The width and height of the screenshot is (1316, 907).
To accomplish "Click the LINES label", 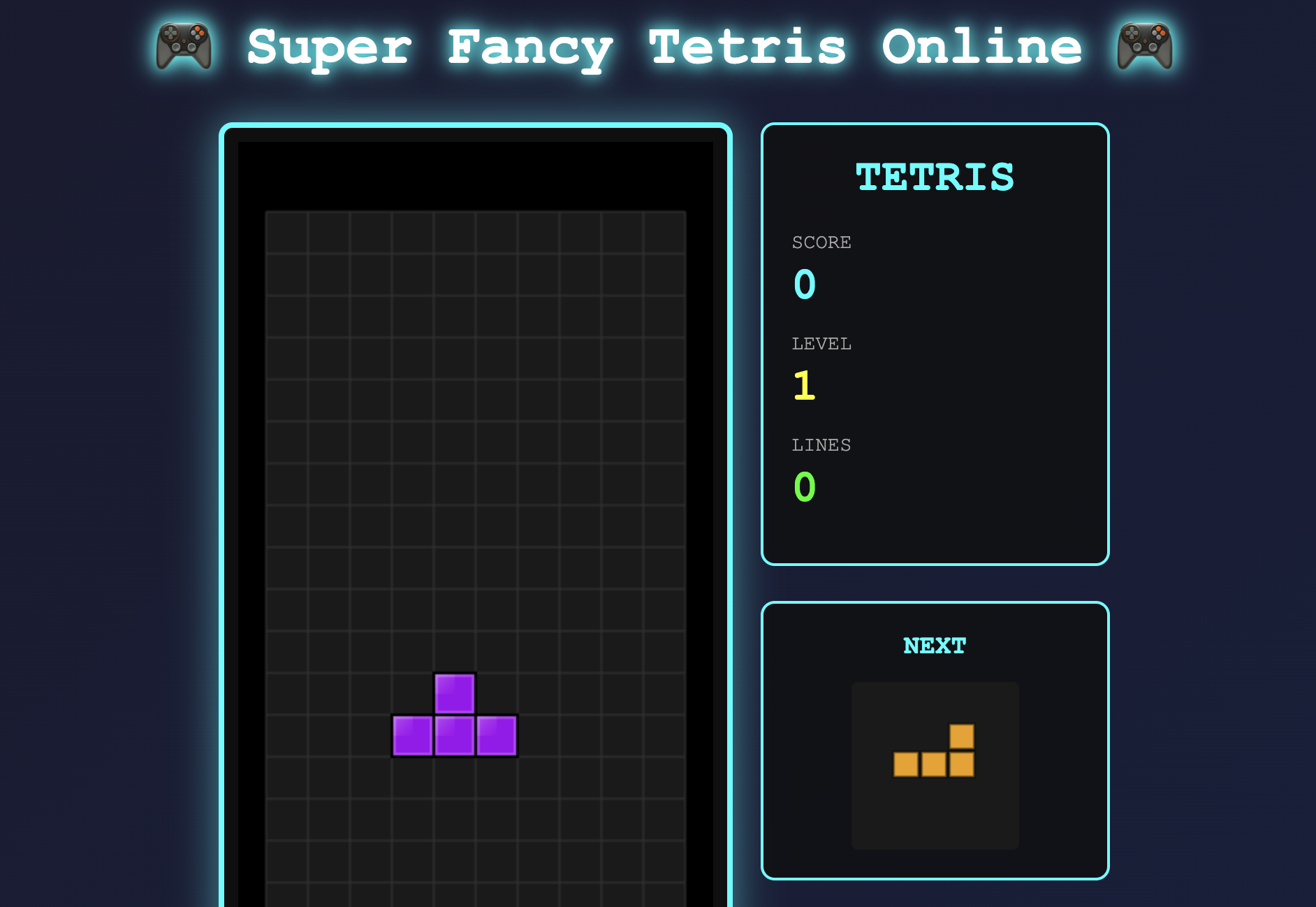I will [821, 444].
